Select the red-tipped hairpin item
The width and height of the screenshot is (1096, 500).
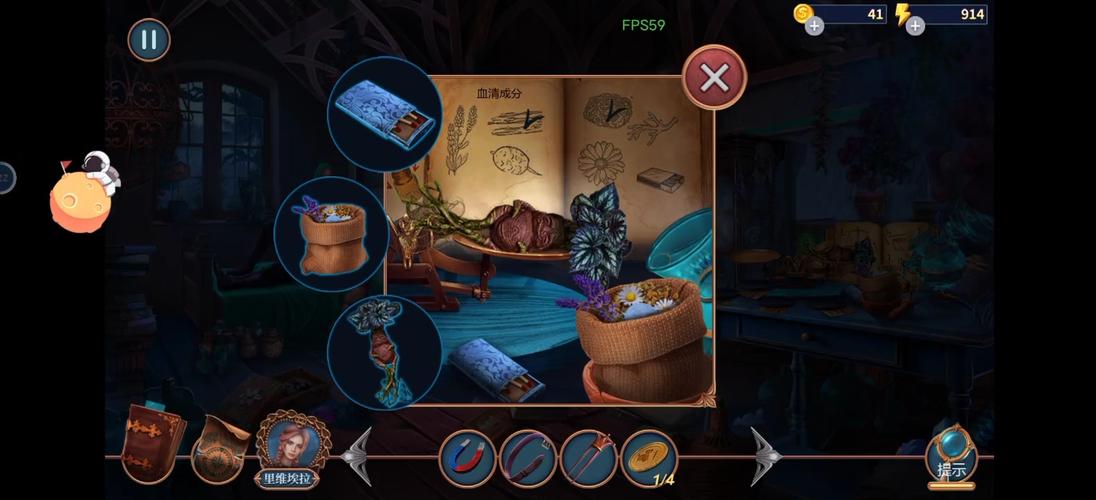coord(588,458)
